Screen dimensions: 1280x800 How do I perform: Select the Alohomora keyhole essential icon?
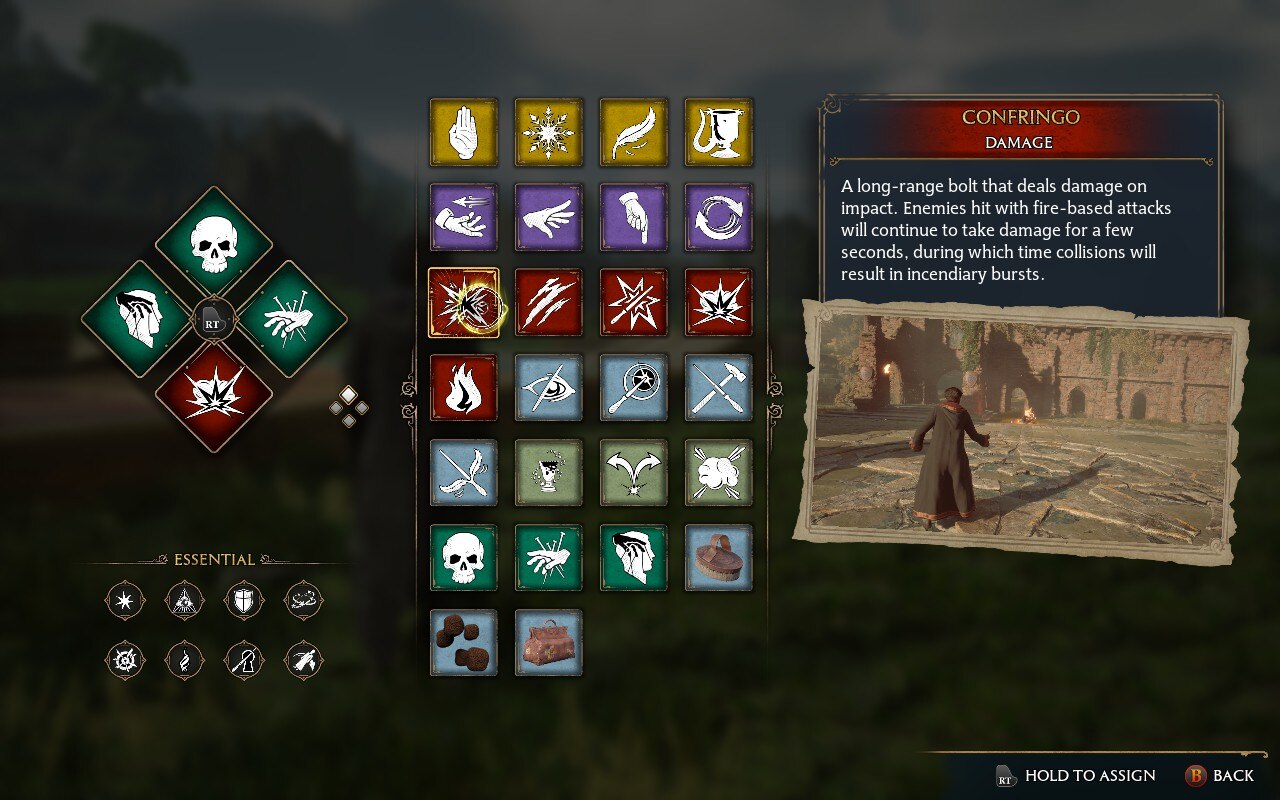tap(244, 661)
